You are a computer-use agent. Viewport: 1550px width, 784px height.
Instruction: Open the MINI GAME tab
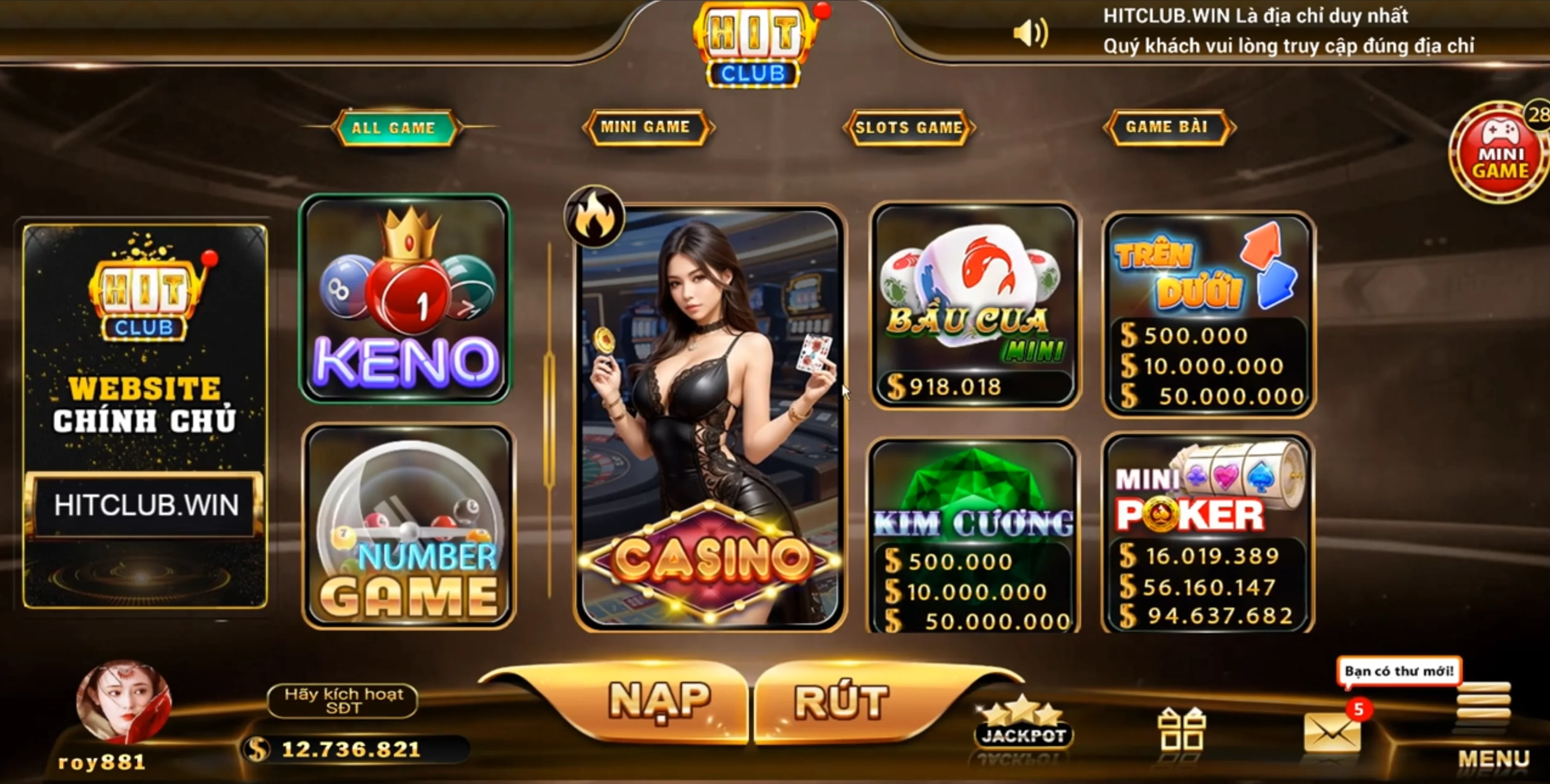[646, 127]
